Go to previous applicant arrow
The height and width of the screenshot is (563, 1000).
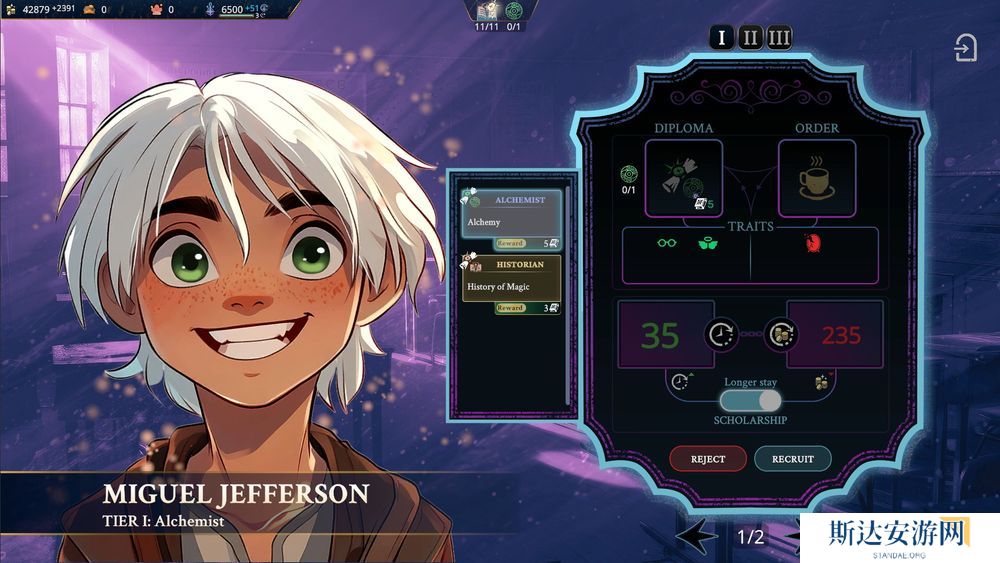click(696, 537)
